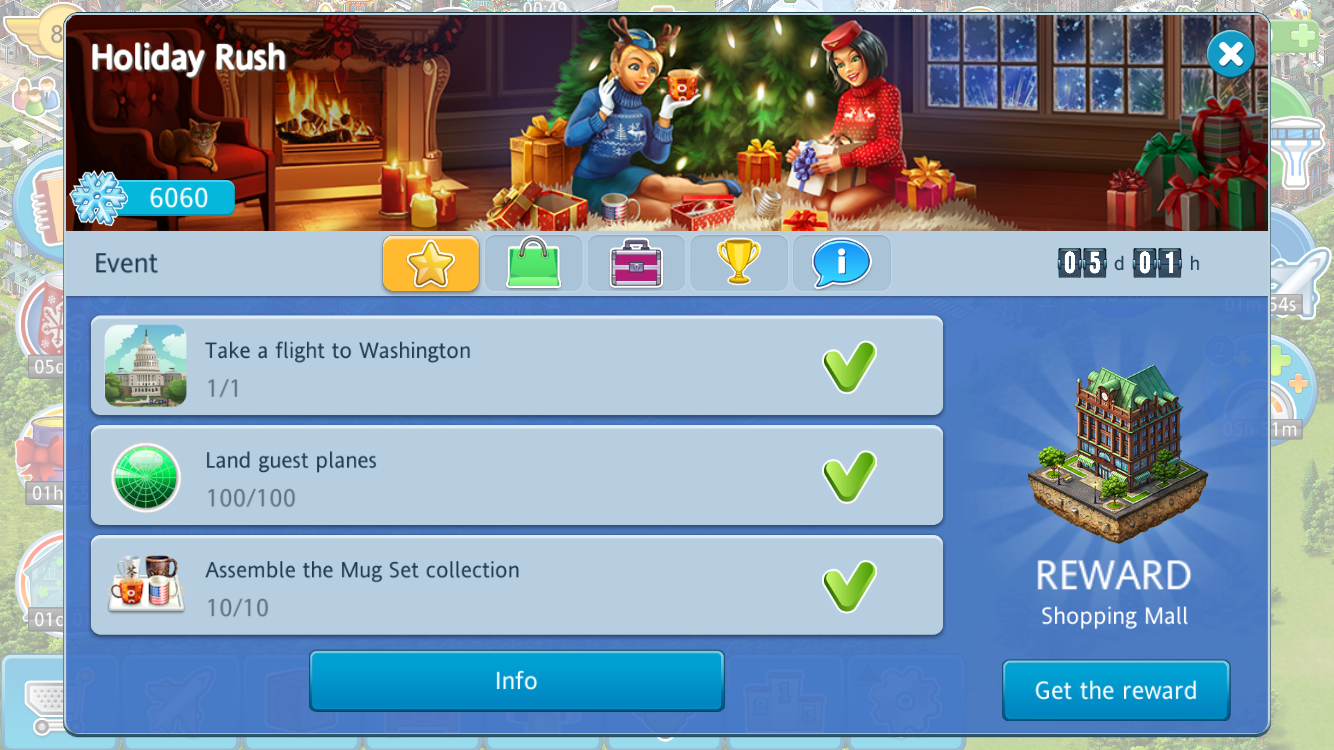Get the reward for Shopping Mall

1115,690
